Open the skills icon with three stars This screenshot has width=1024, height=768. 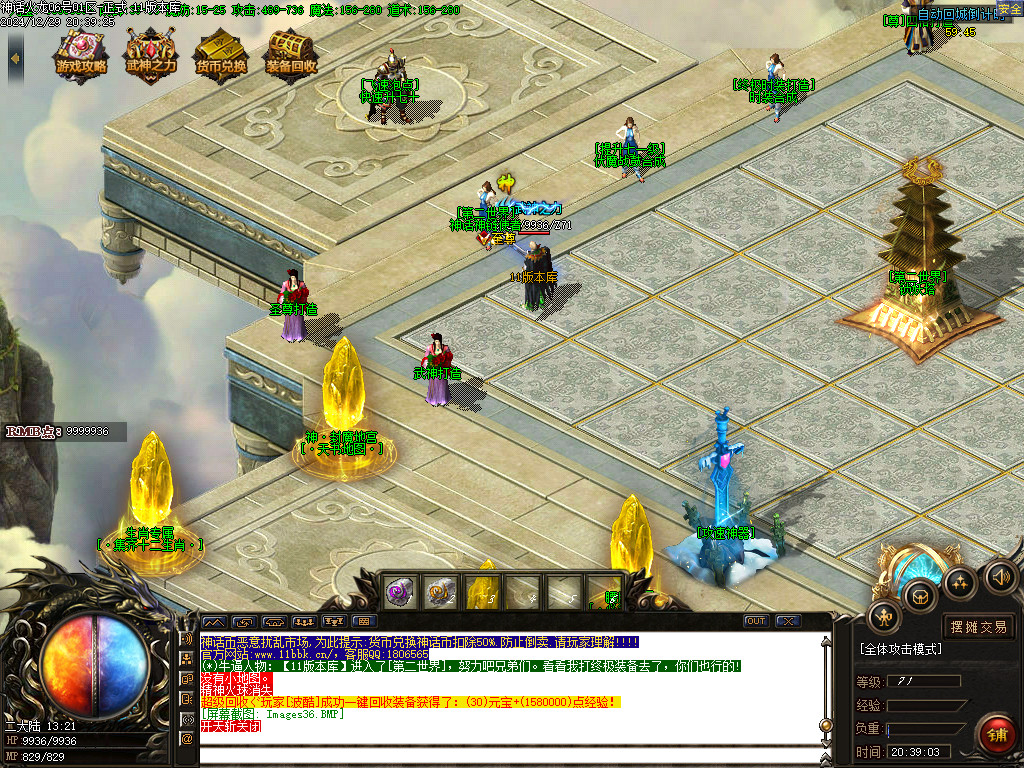tap(960, 583)
